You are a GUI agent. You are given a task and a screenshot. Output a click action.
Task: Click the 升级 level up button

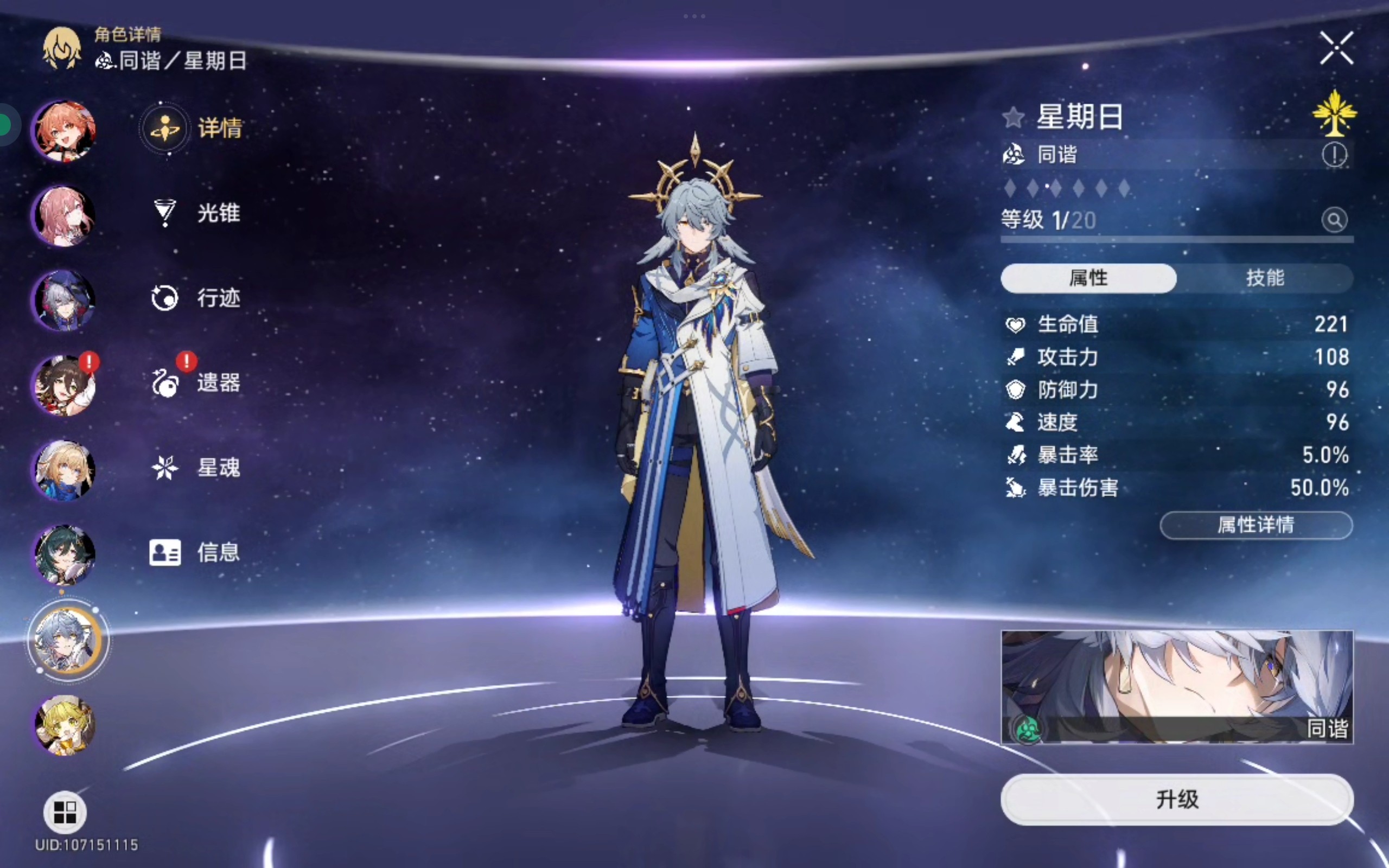click(x=1177, y=799)
